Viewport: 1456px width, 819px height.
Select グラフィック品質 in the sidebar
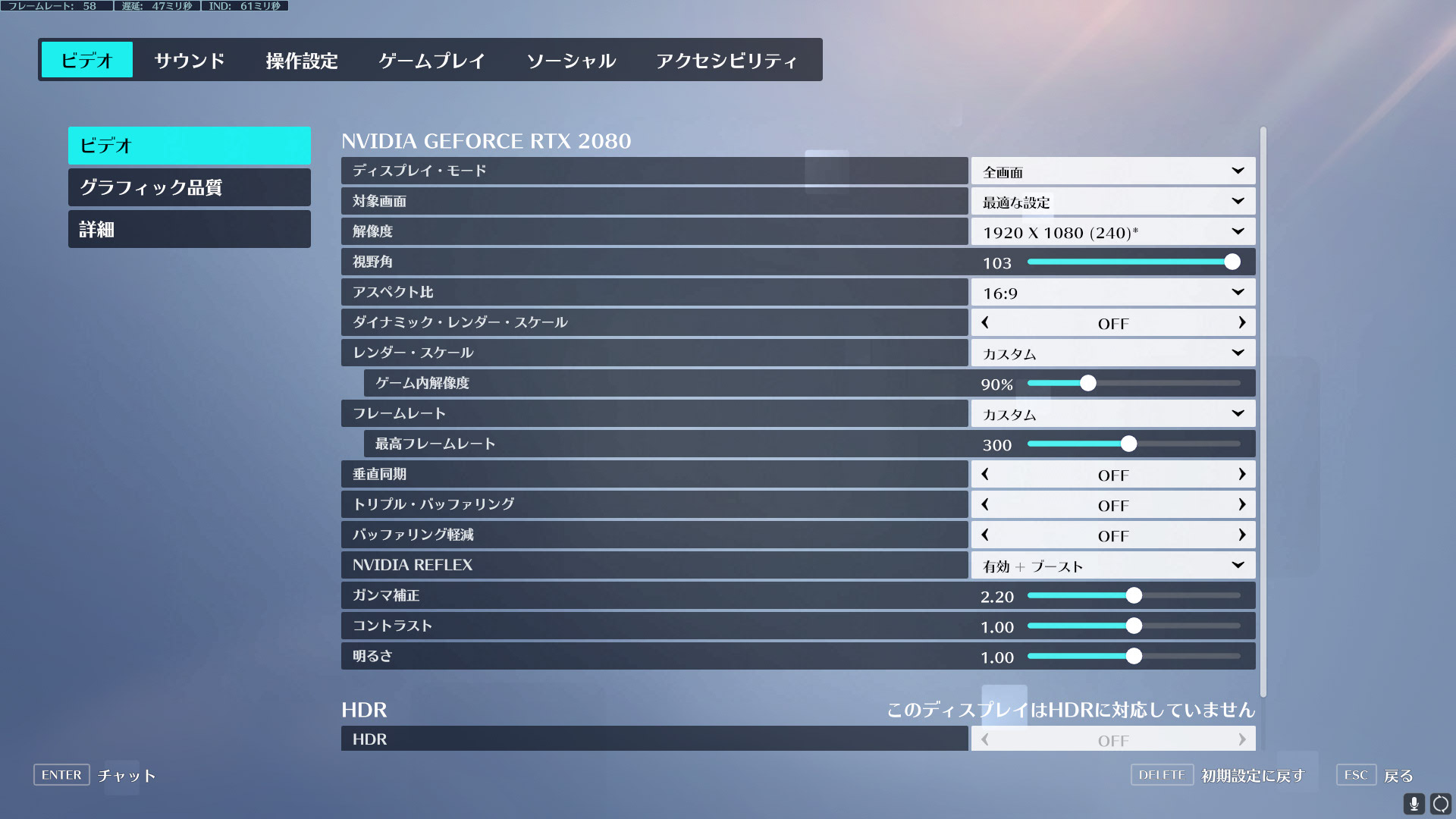coord(189,187)
